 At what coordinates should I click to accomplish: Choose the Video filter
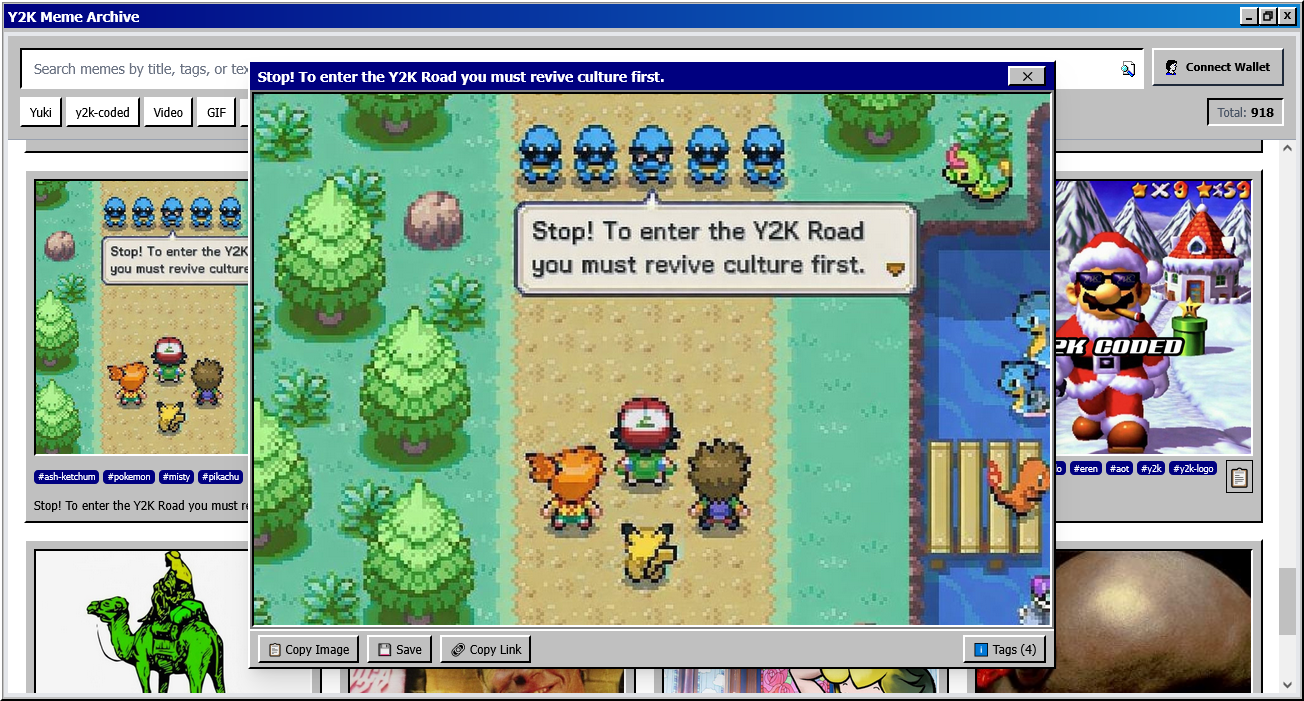click(x=168, y=112)
